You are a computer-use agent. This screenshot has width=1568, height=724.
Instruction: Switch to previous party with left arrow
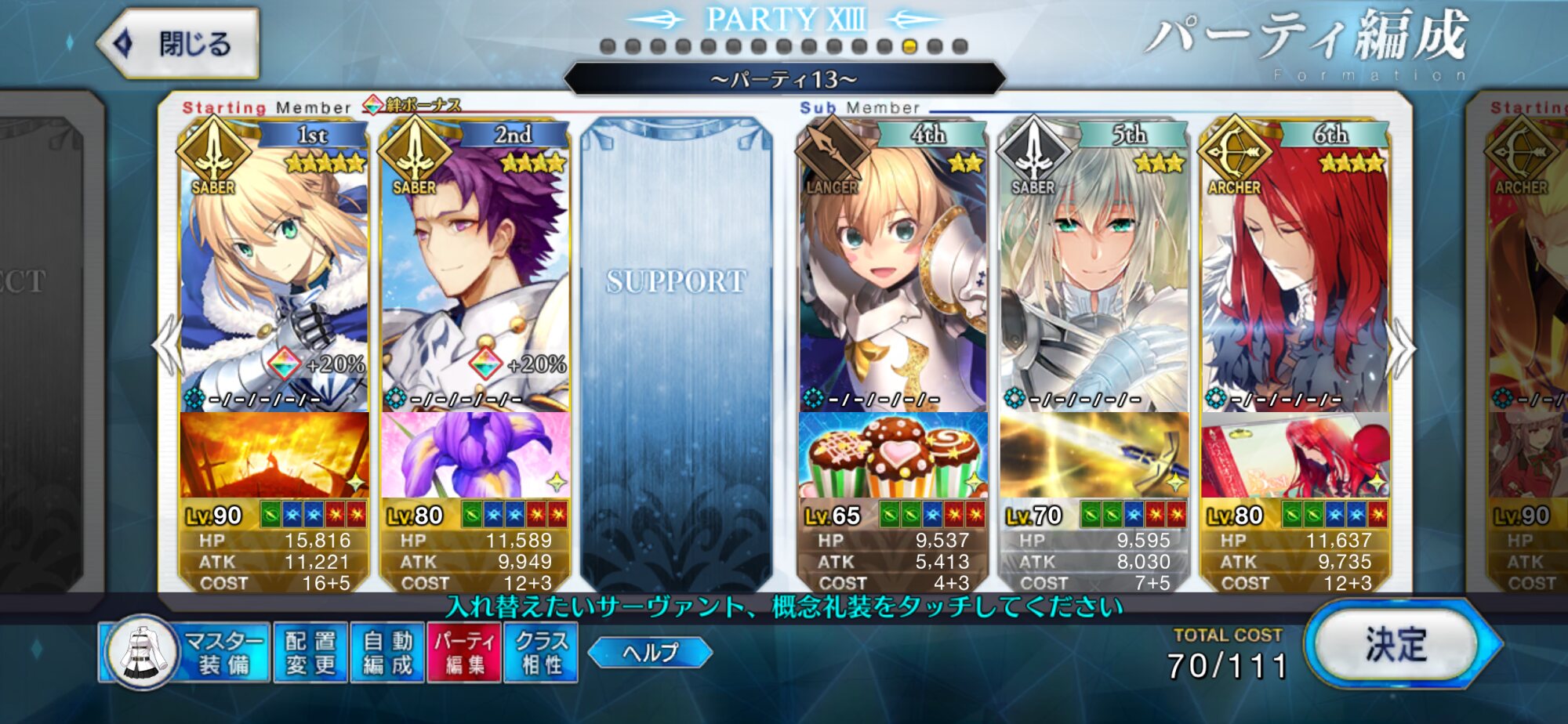coord(167,345)
